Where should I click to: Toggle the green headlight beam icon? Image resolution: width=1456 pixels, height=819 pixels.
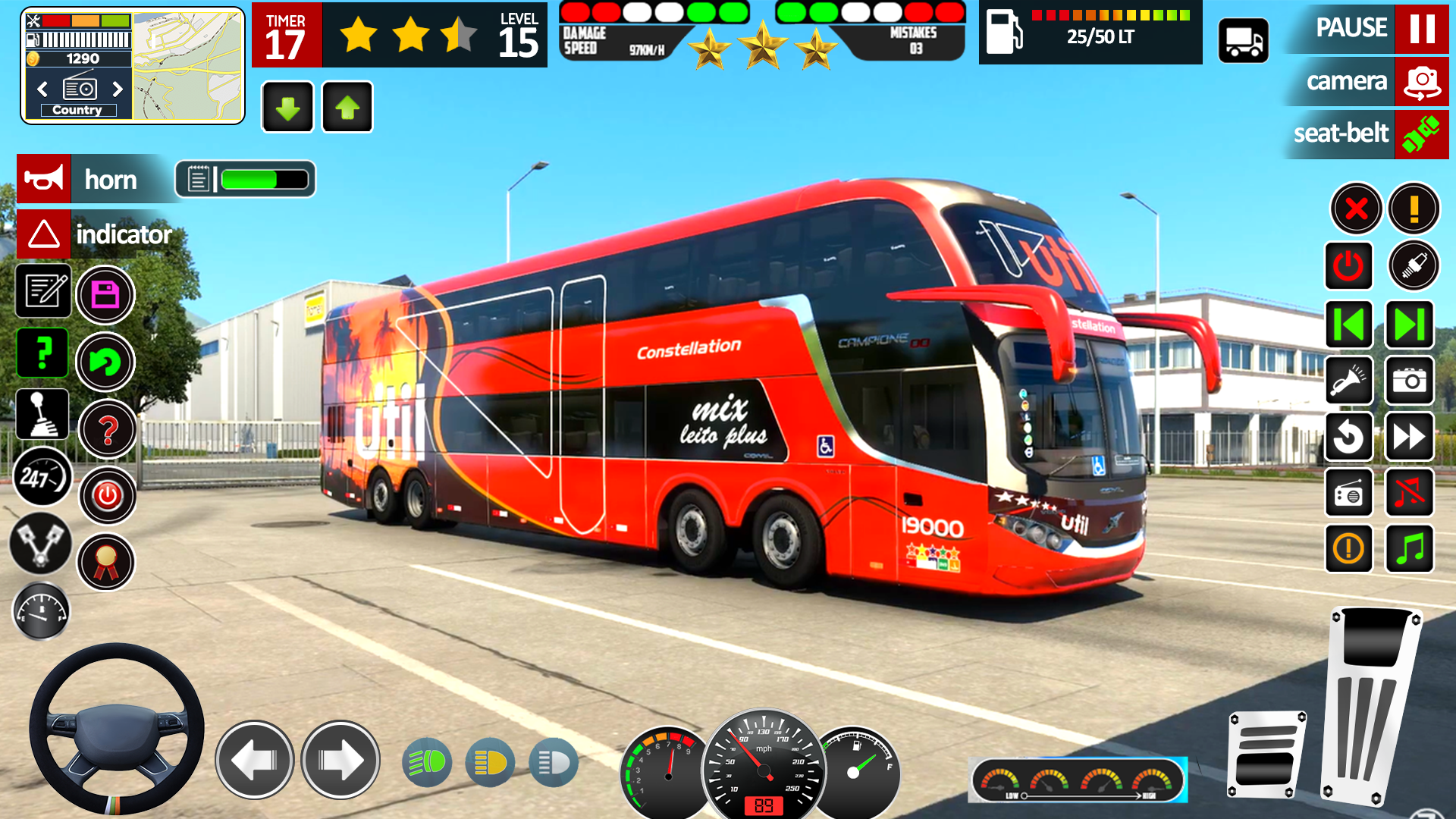[427, 762]
